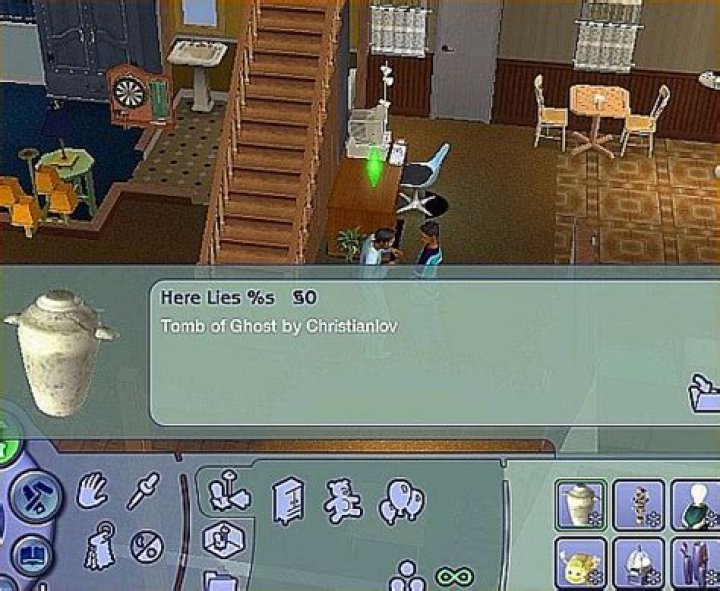The image size is (720, 591).
Task: Click the hand icon in the description panel corner
Action: [704, 393]
